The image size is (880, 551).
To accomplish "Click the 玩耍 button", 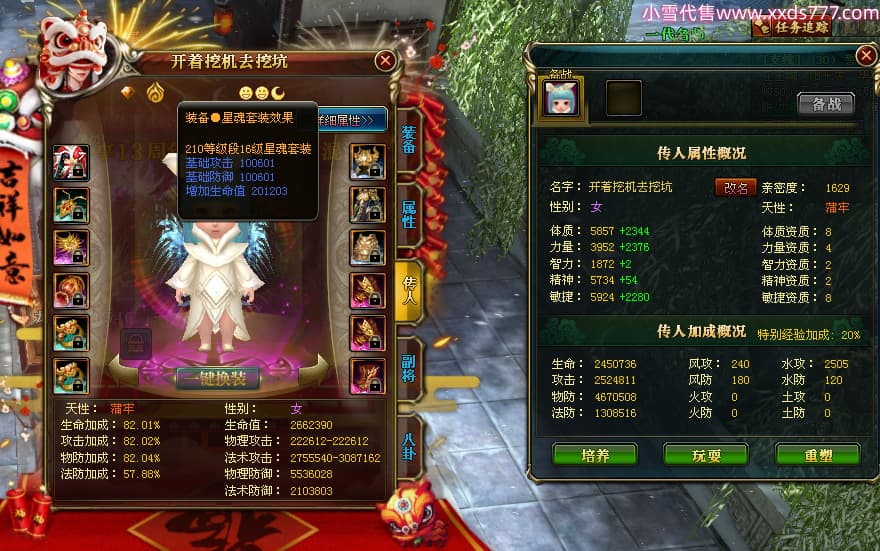I will tap(706, 455).
